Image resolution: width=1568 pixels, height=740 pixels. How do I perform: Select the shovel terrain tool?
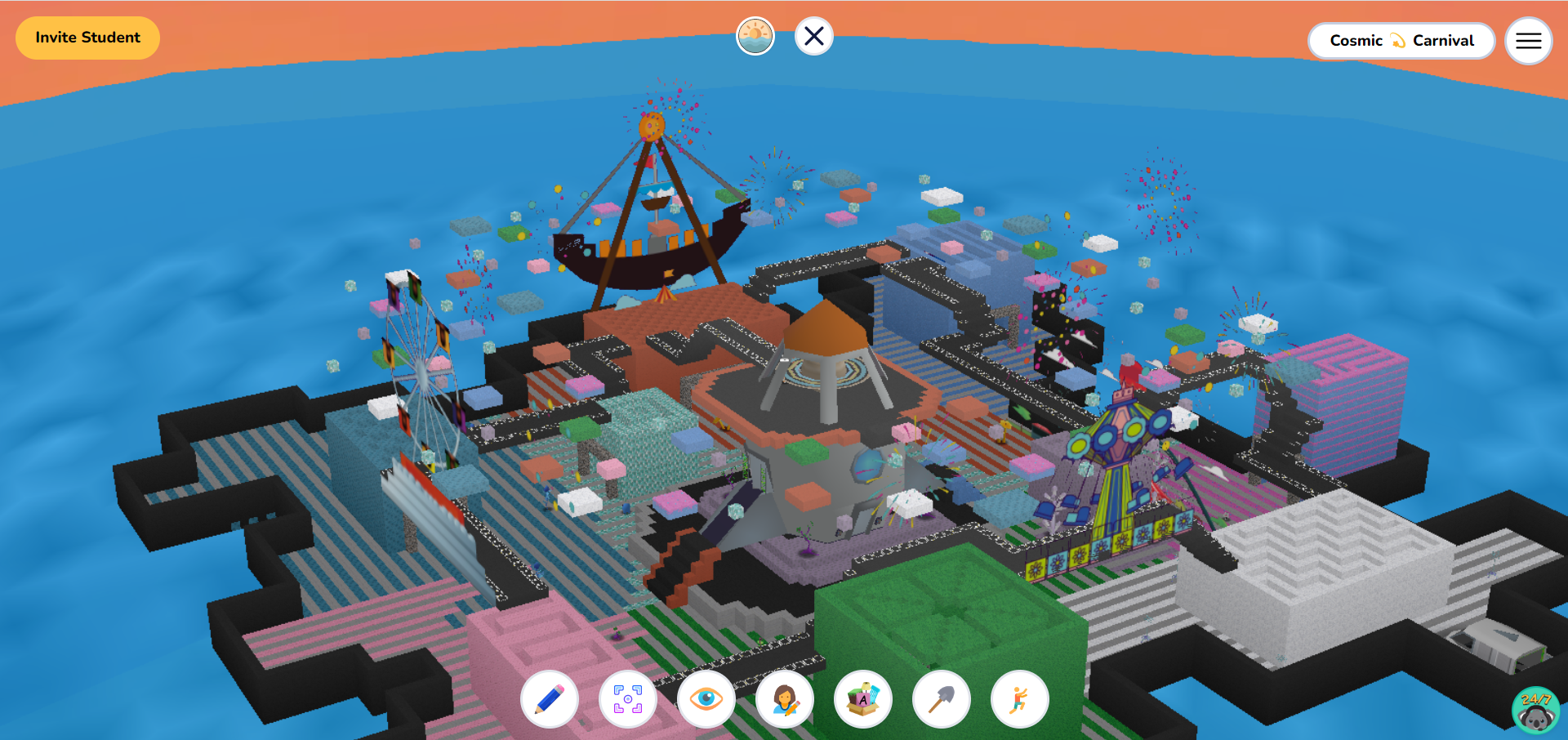tap(941, 699)
